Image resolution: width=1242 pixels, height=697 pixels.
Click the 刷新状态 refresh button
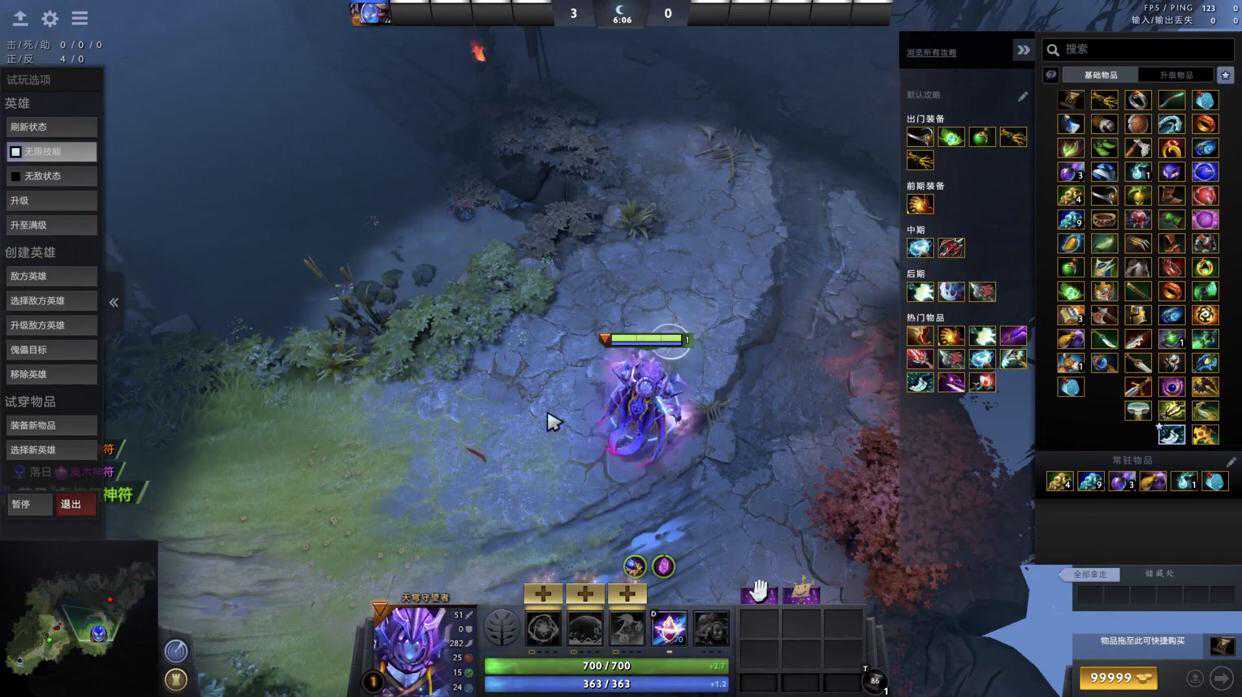[51, 127]
